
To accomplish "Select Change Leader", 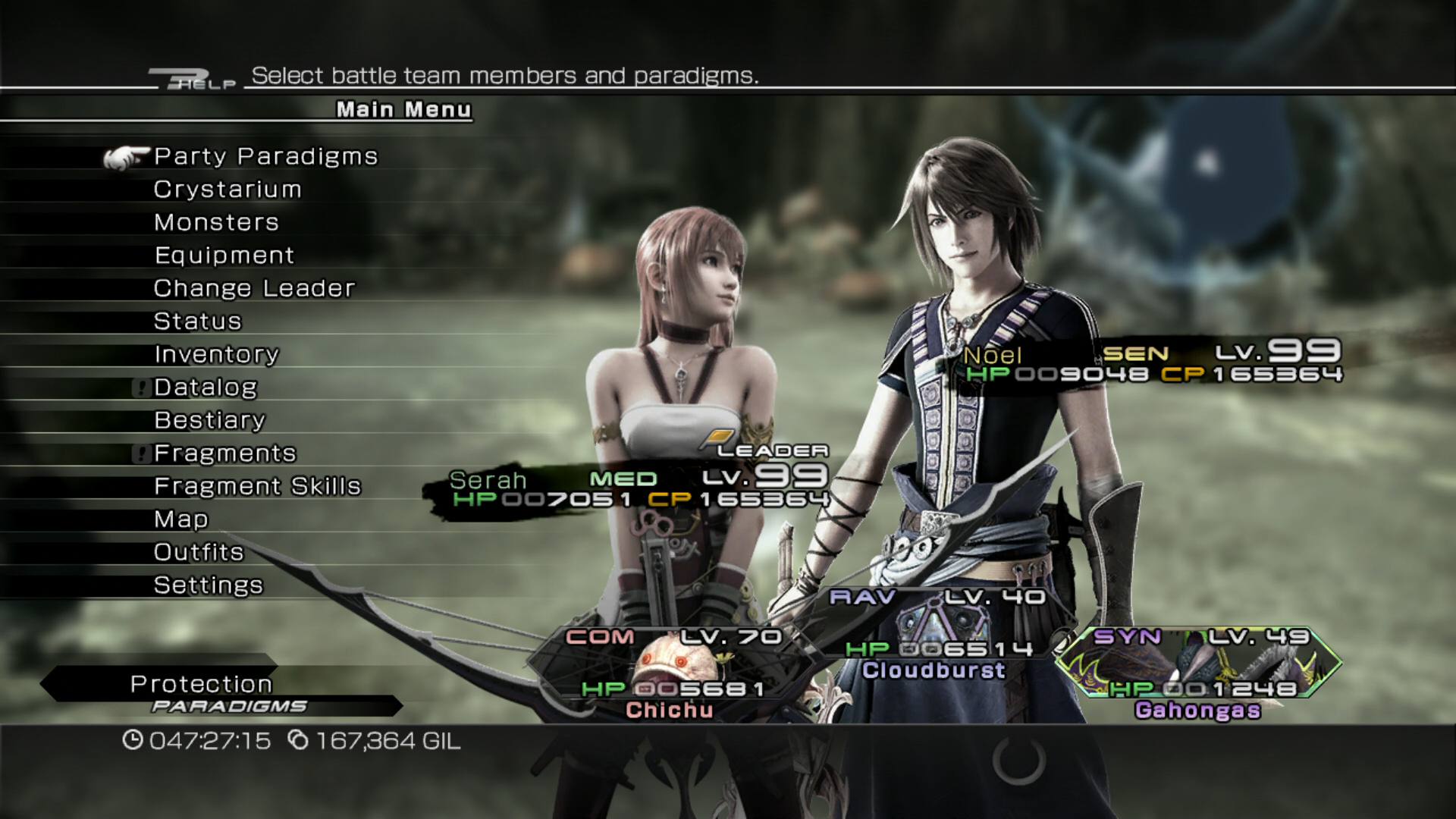I will click(254, 289).
